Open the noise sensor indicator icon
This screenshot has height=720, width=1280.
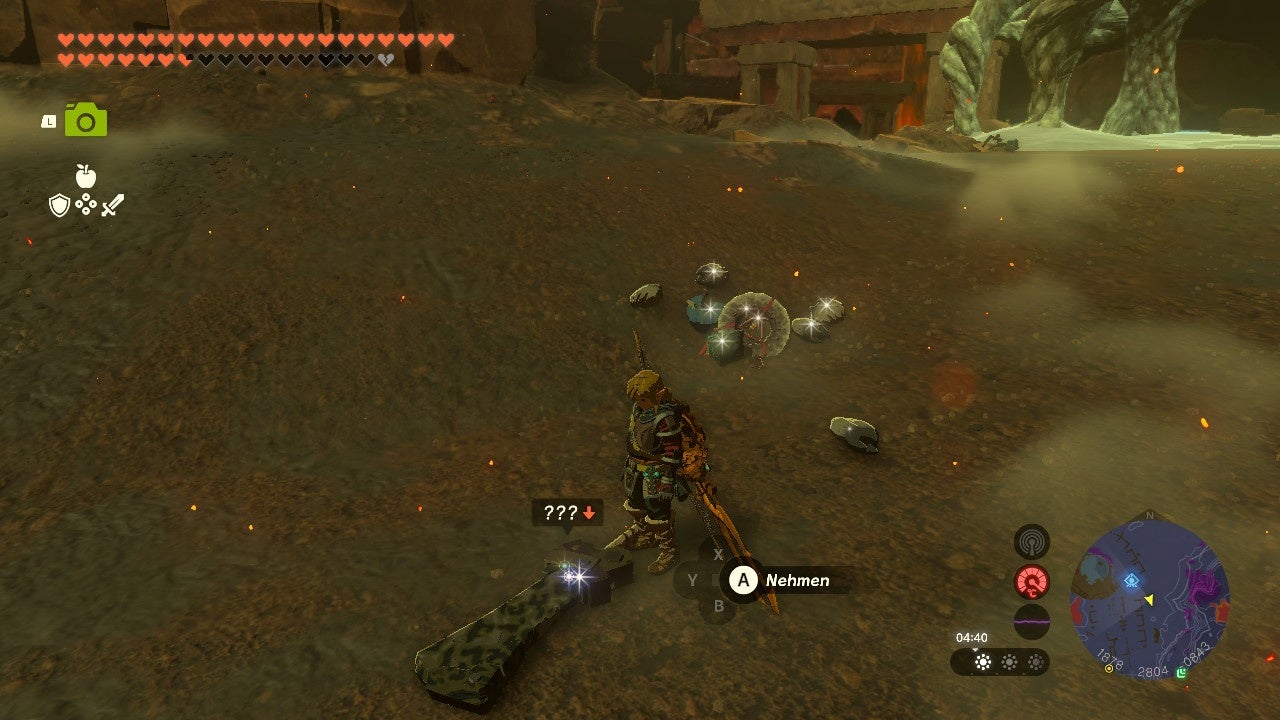[1033, 542]
